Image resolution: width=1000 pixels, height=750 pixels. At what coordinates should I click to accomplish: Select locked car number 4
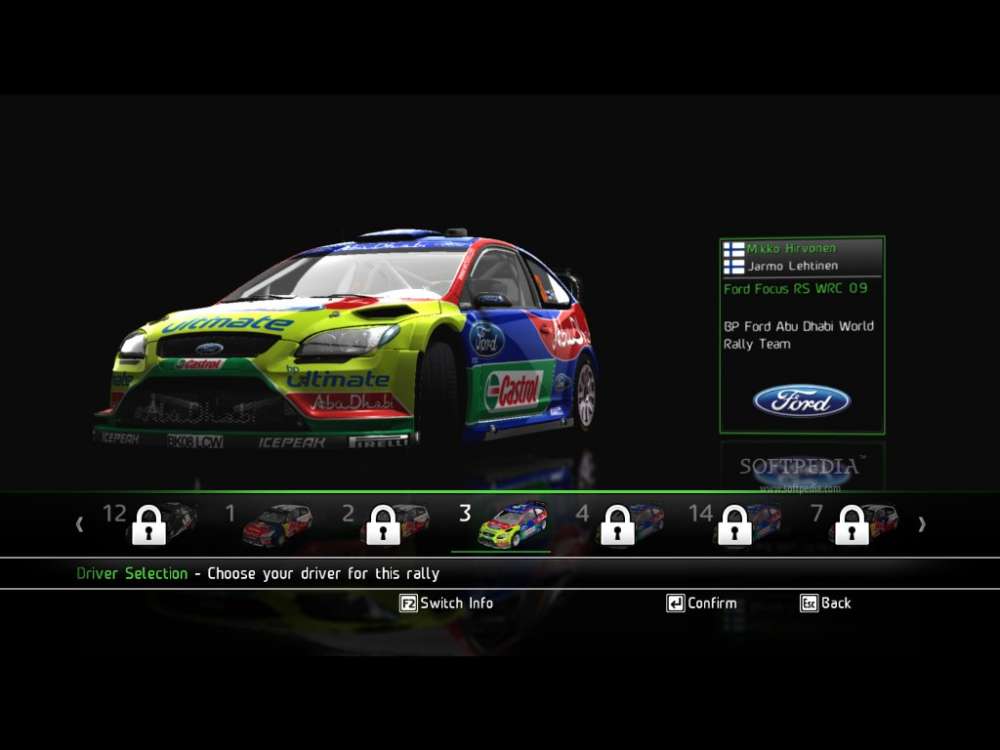620,524
